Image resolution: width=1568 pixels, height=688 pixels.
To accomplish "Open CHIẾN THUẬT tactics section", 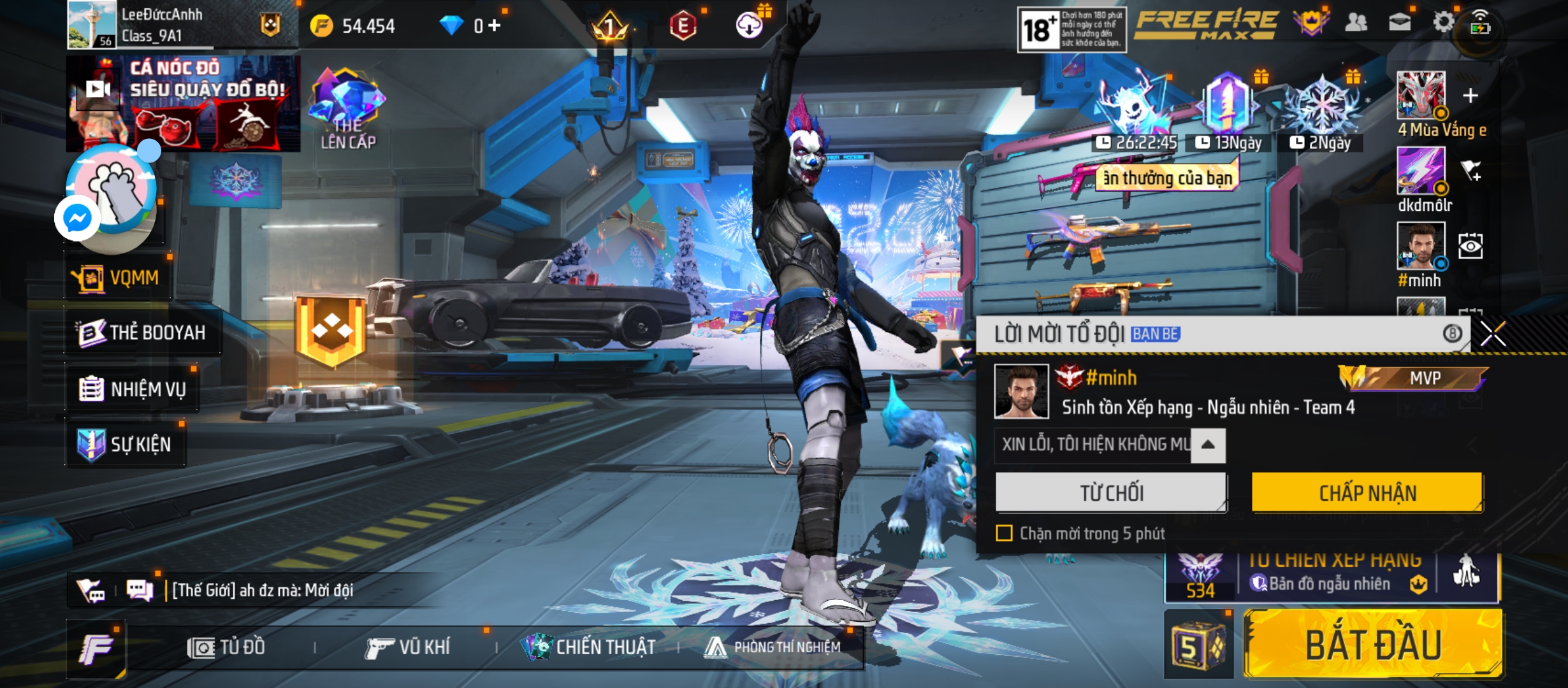I will pos(588,648).
